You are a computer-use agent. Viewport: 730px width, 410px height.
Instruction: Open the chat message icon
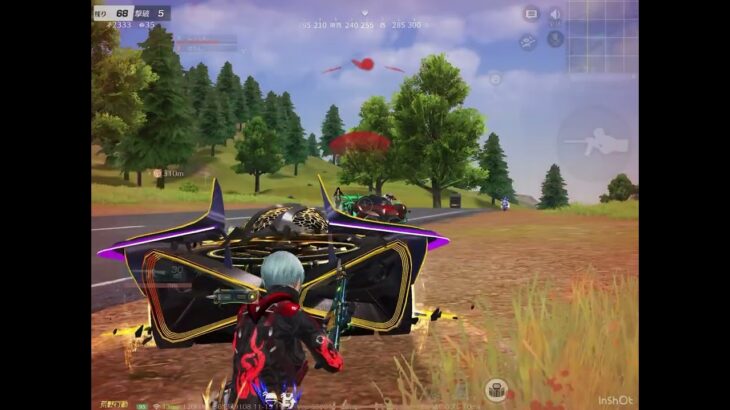tap(531, 14)
